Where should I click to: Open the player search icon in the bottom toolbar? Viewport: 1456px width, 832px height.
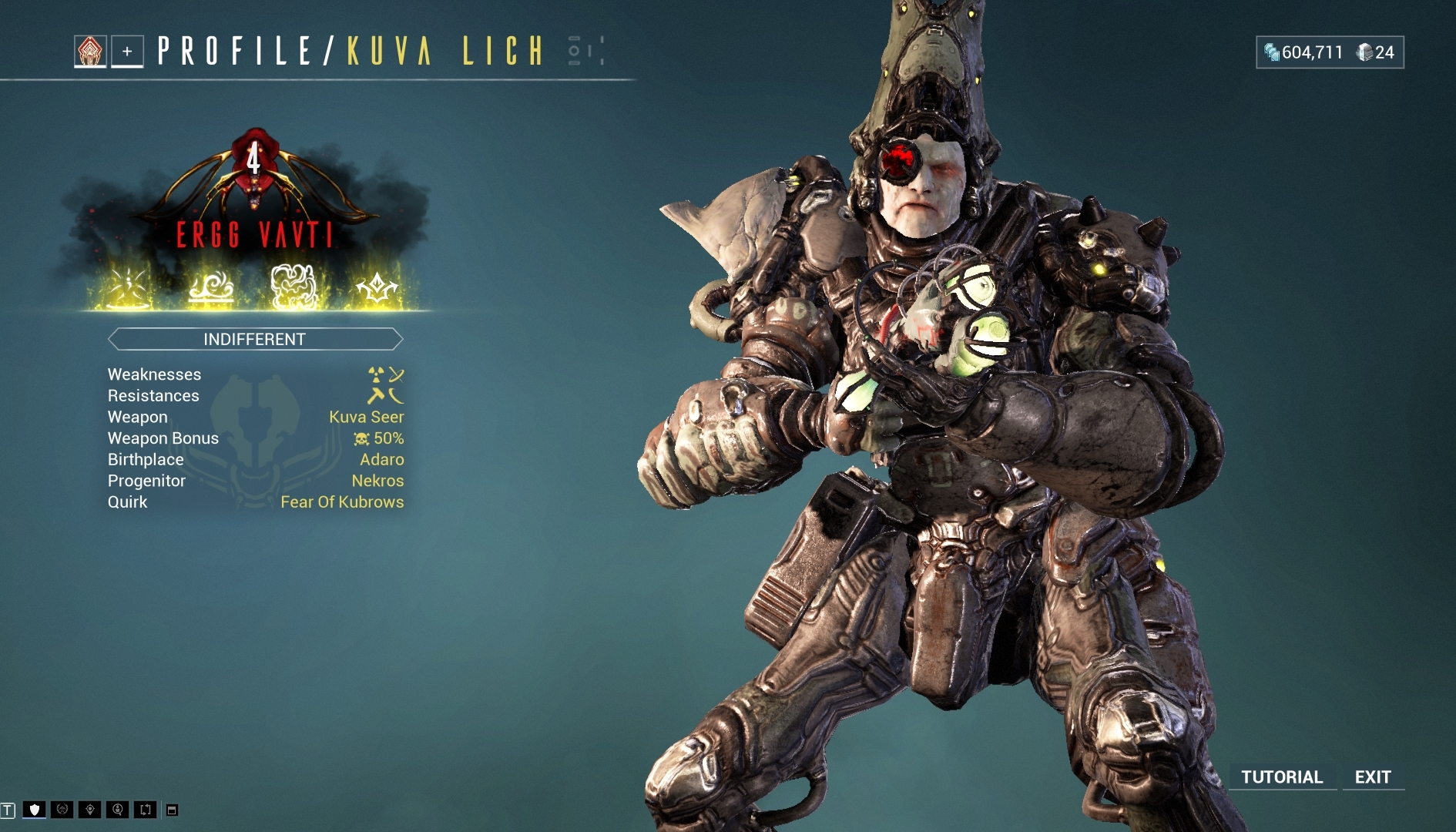click(x=118, y=809)
